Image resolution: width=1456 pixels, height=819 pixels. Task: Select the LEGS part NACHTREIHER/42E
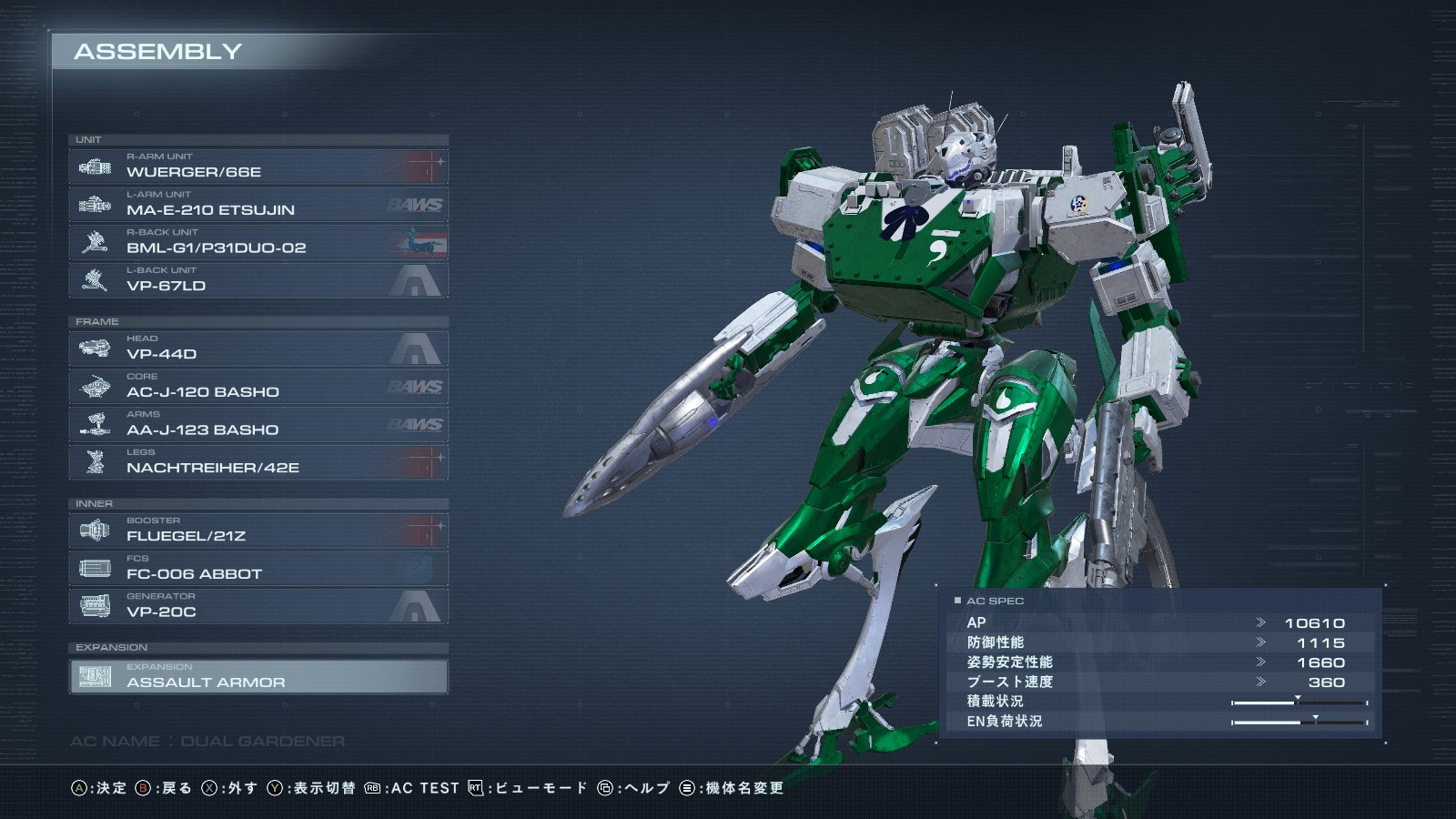[258, 462]
